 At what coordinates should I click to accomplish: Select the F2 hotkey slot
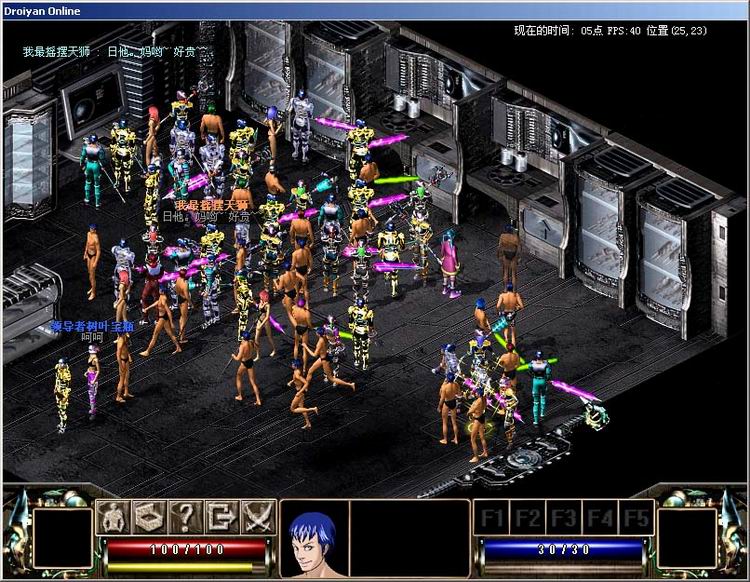coord(529,518)
